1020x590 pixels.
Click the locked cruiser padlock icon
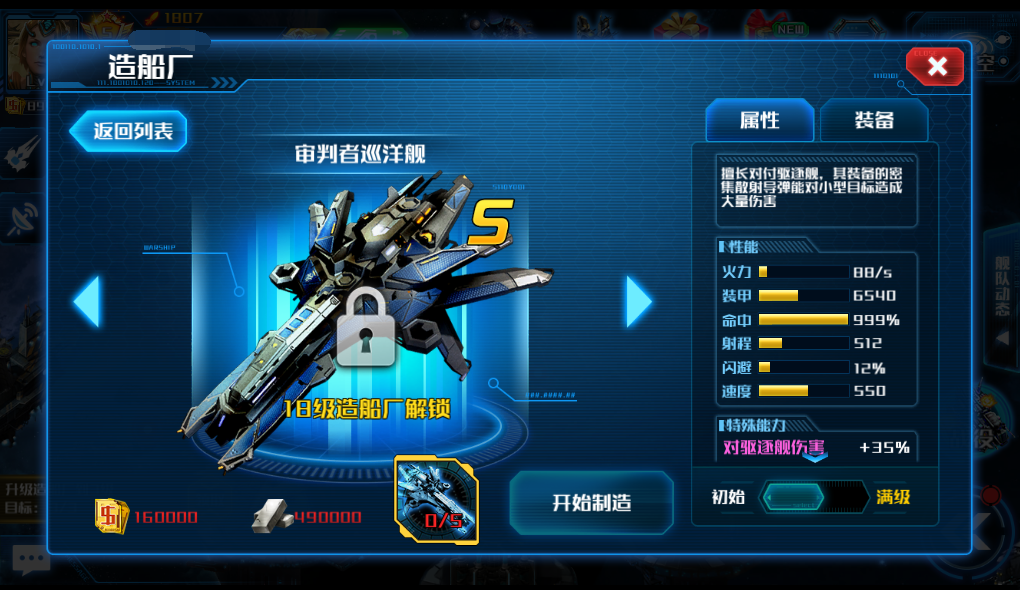[365, 328]
